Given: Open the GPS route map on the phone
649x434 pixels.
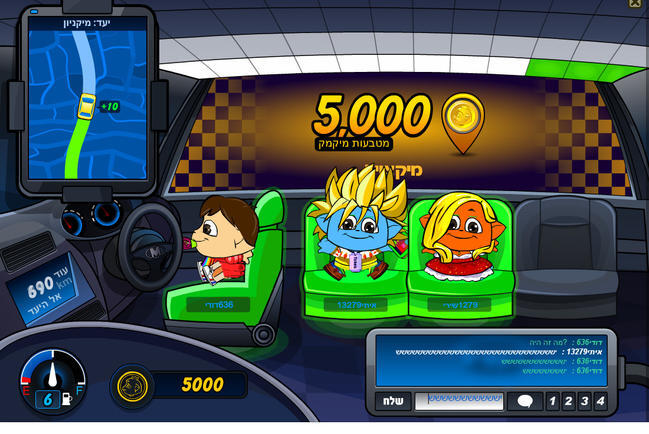Looking at the screenshot, I should tap(87, 100).
